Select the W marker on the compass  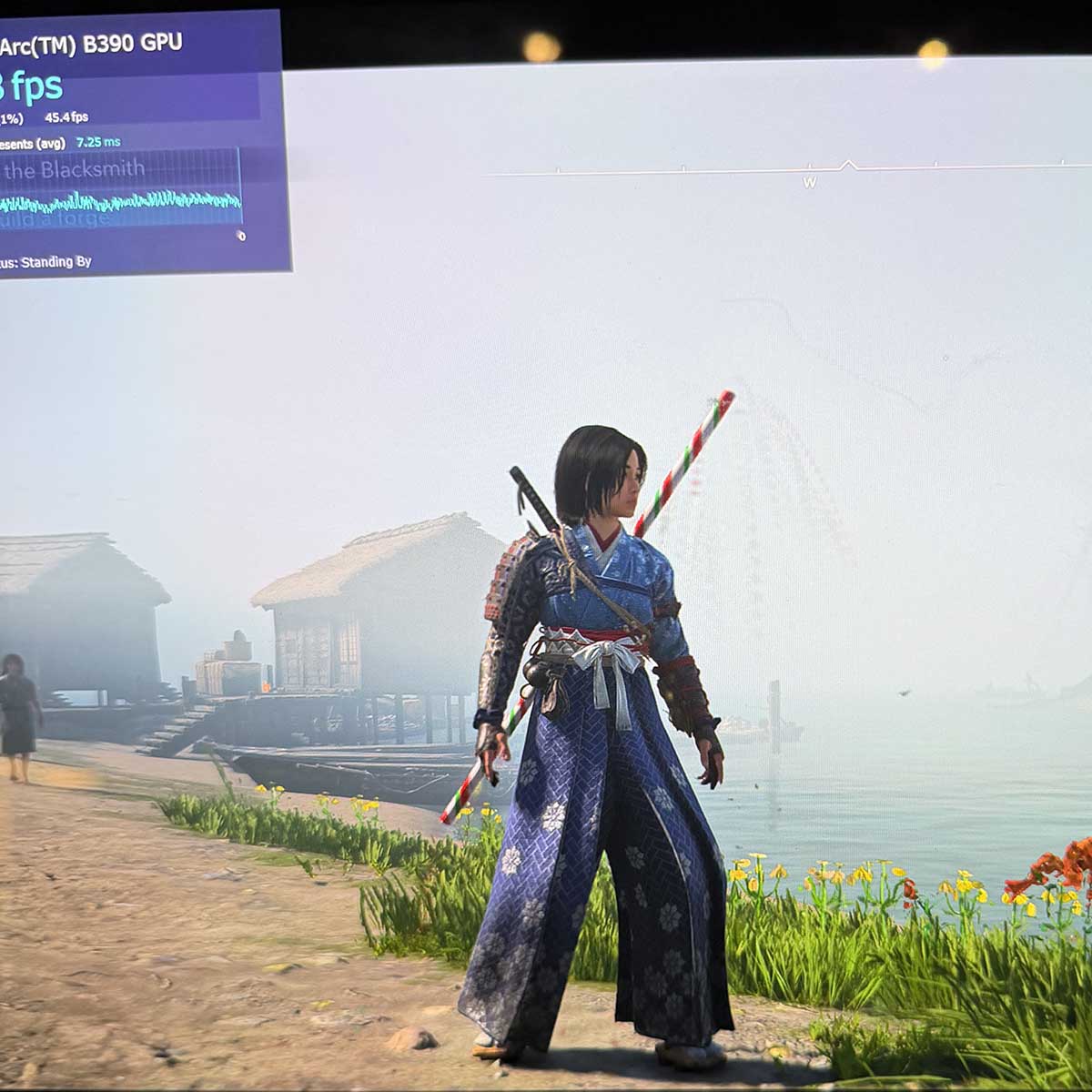809,182
